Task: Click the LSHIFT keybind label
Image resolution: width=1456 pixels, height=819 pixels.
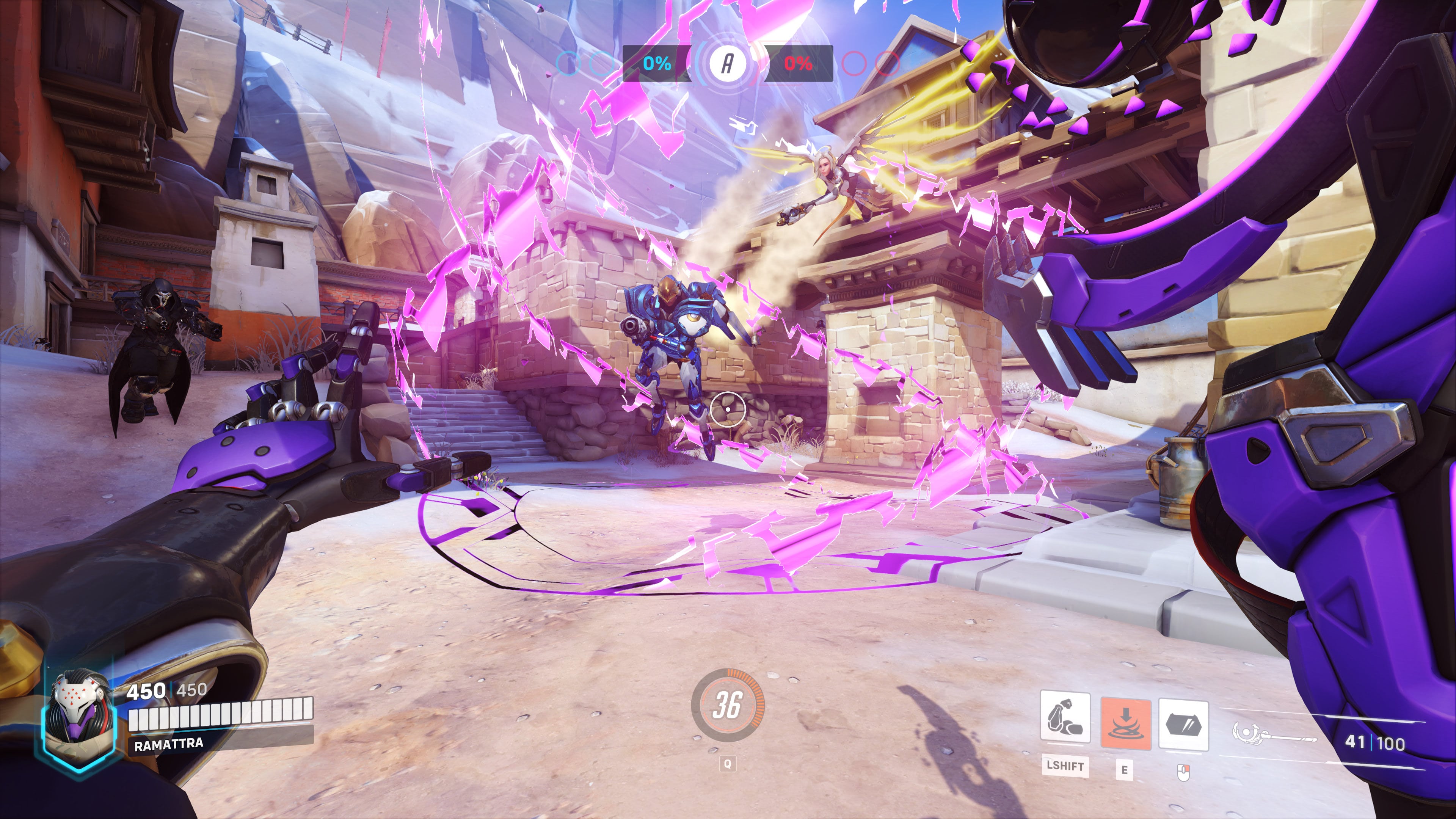Action: pyautogui.click(x=1065, y=767)
